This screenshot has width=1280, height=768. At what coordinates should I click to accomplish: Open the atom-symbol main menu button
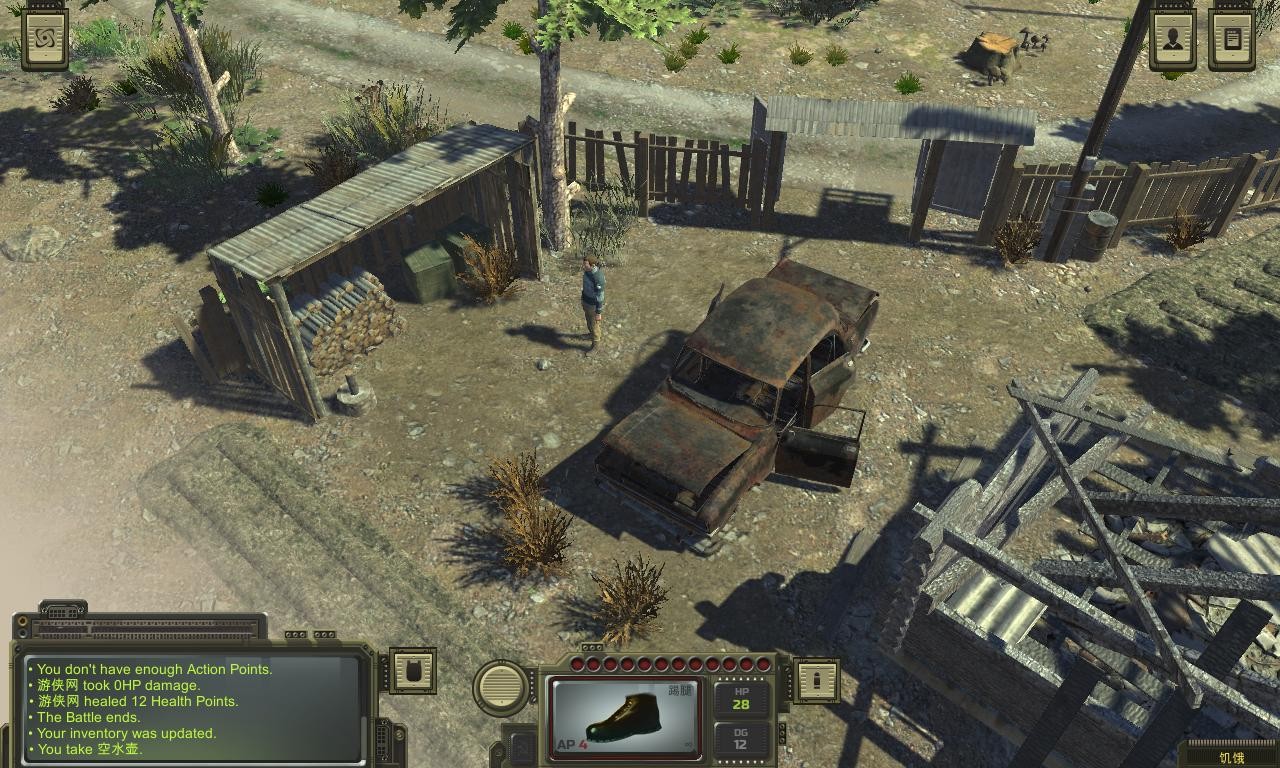[x=45, y=38]
